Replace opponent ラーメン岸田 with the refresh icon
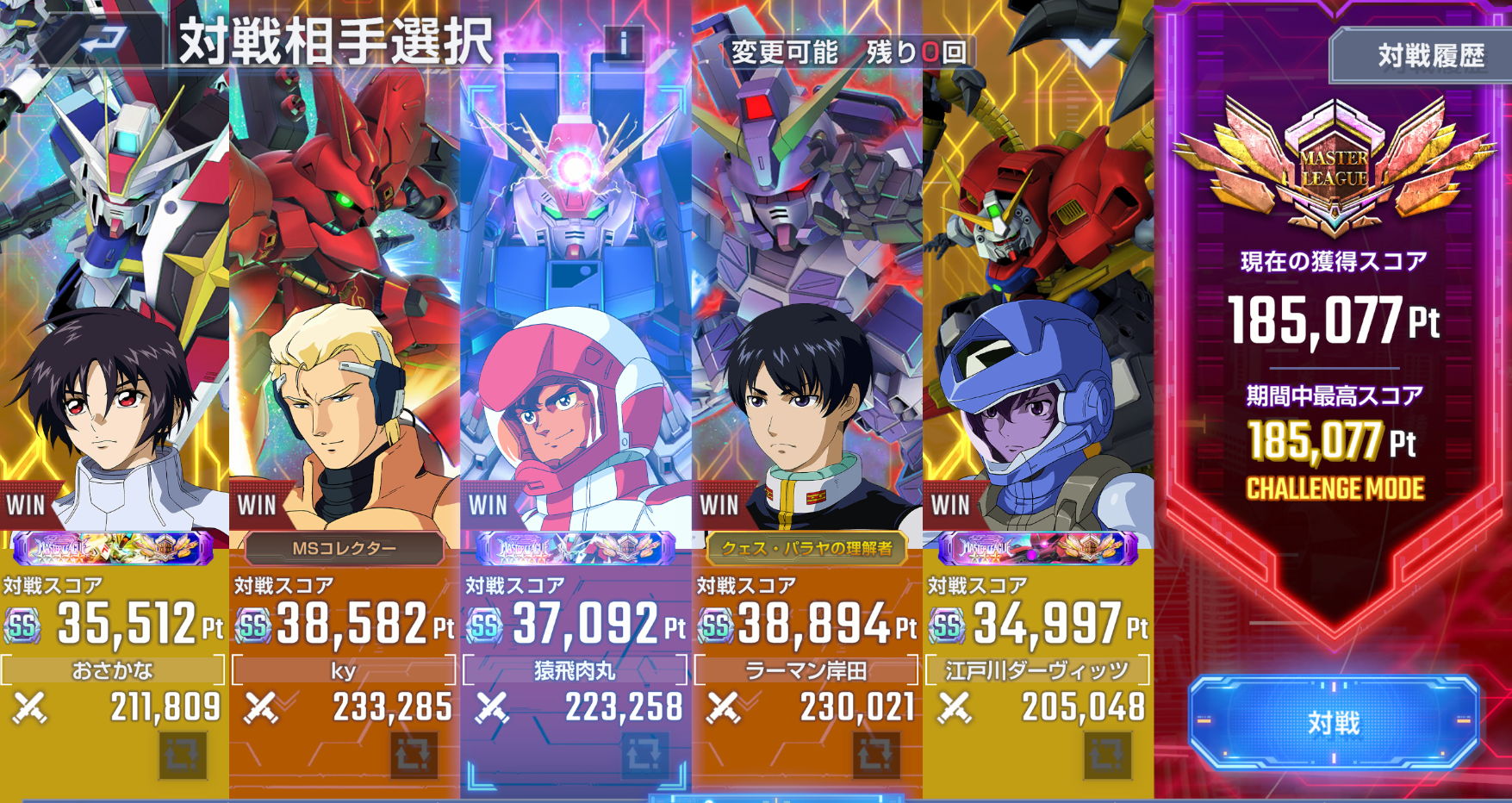Viewport: 1512px width, 803px height. coord(876,756)
